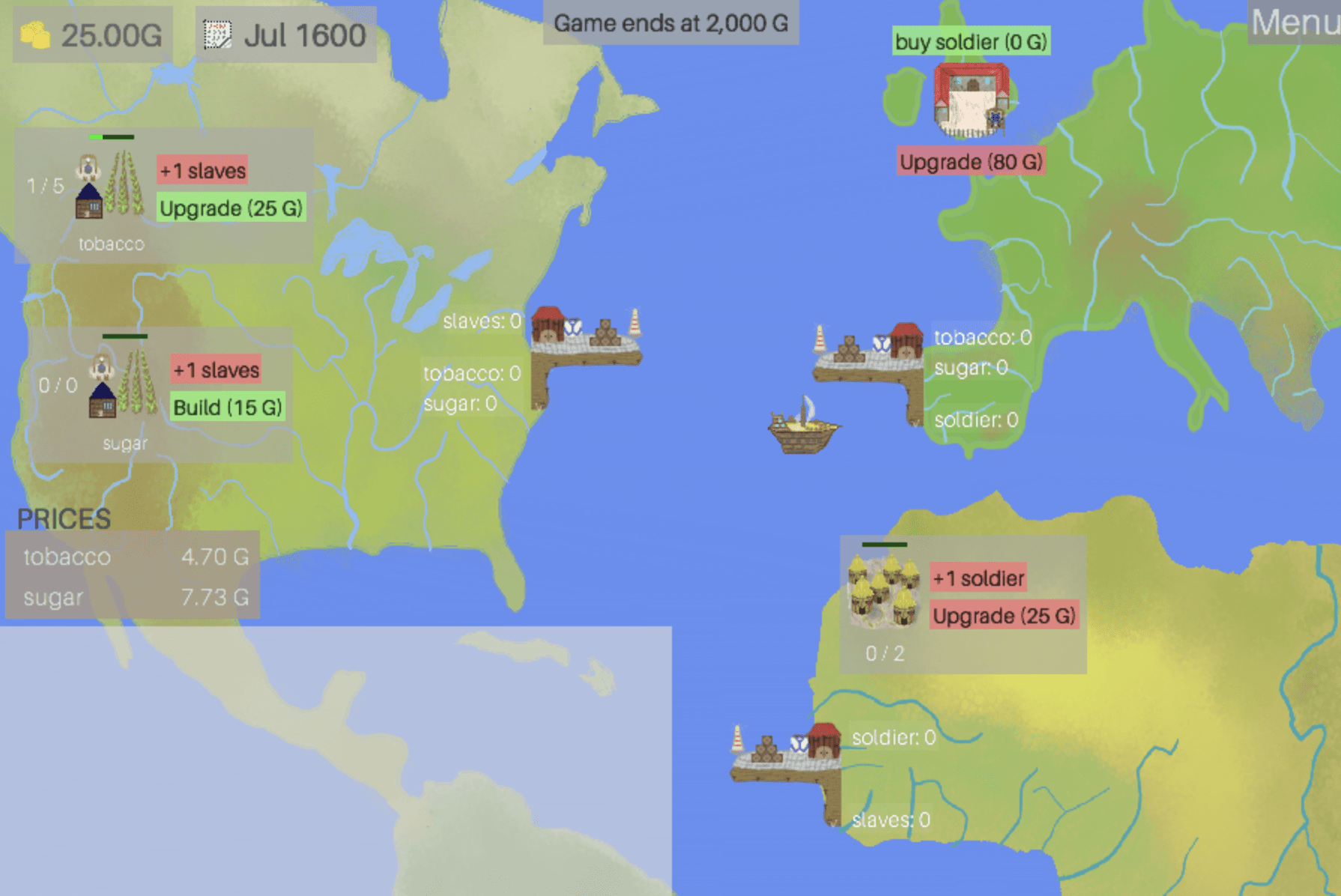
Task: Click +1 soldier at the African village
Action: [978, 578]
